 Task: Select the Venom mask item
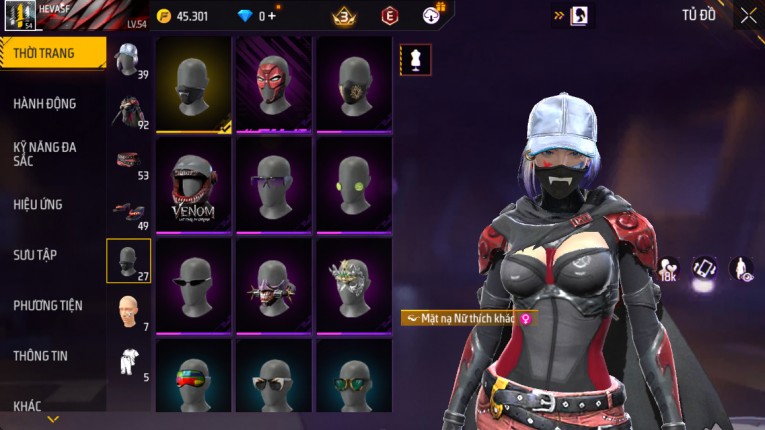(x=194, y=184)
